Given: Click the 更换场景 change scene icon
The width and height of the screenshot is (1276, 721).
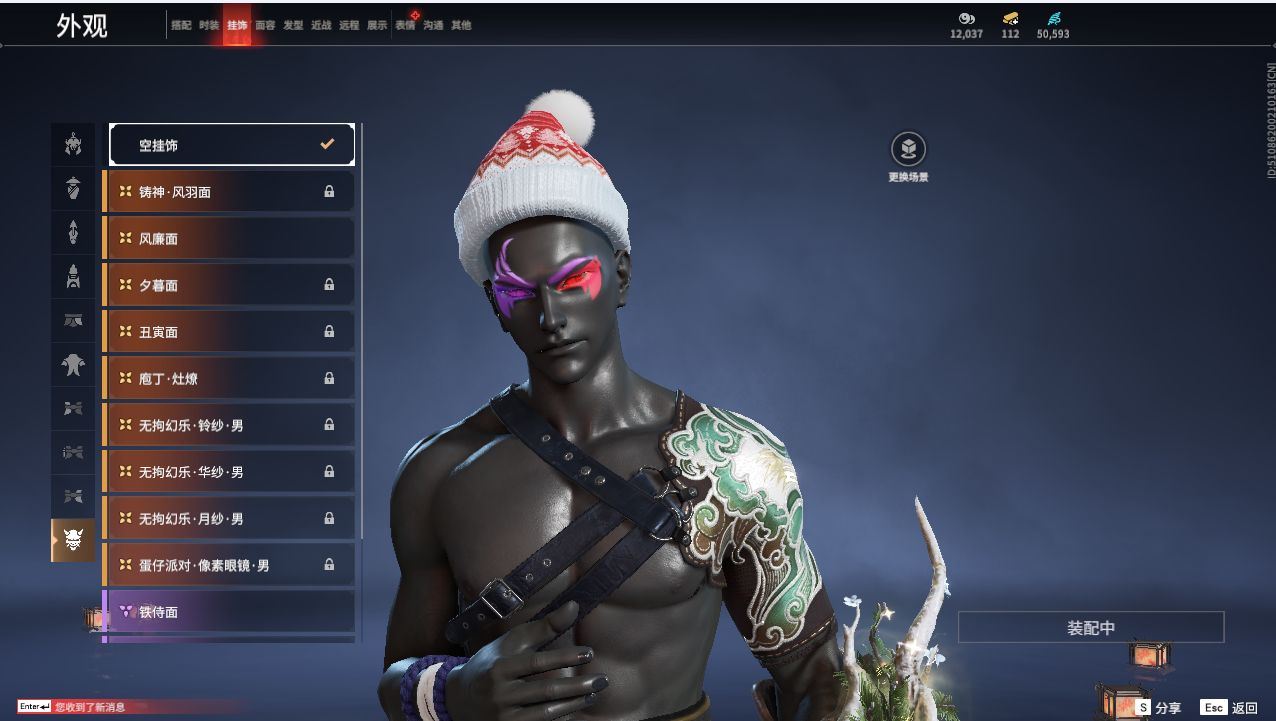Looking at the screenshot, I should click(908, 150).
